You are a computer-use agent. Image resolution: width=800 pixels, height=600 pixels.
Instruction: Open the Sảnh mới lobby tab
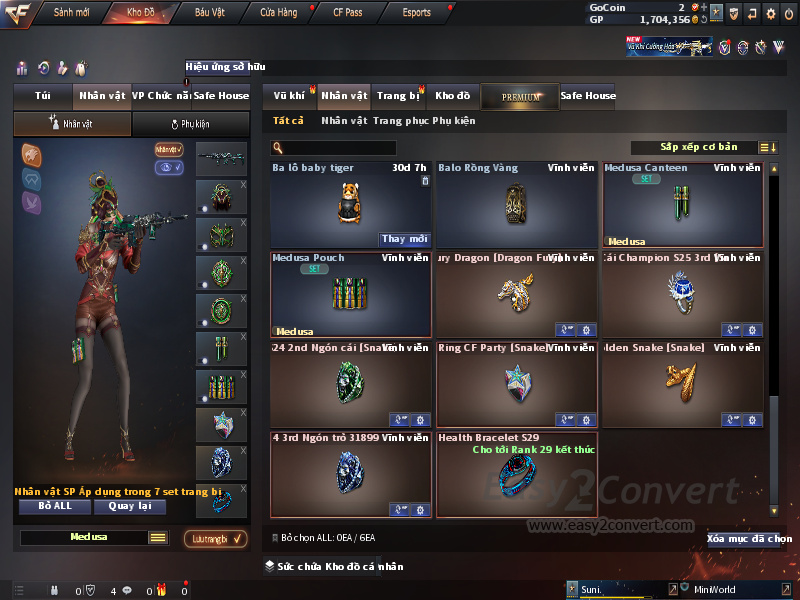coord(71,13)
